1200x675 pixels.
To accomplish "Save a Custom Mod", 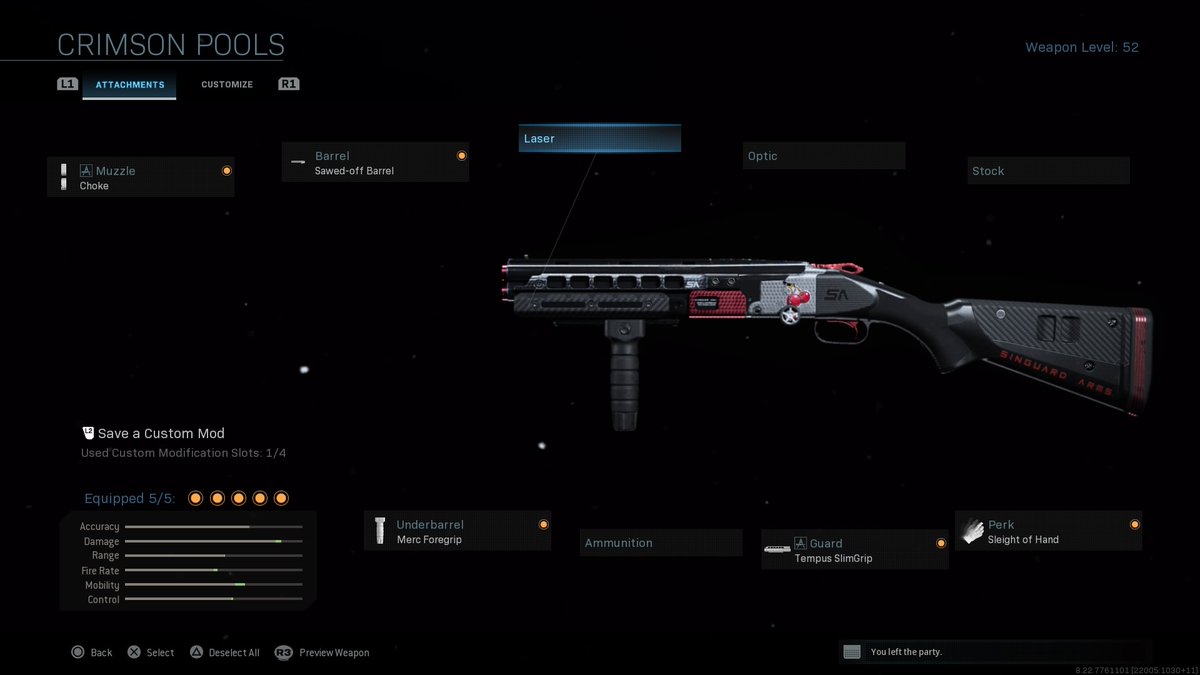I will click(x=153, y=434).
